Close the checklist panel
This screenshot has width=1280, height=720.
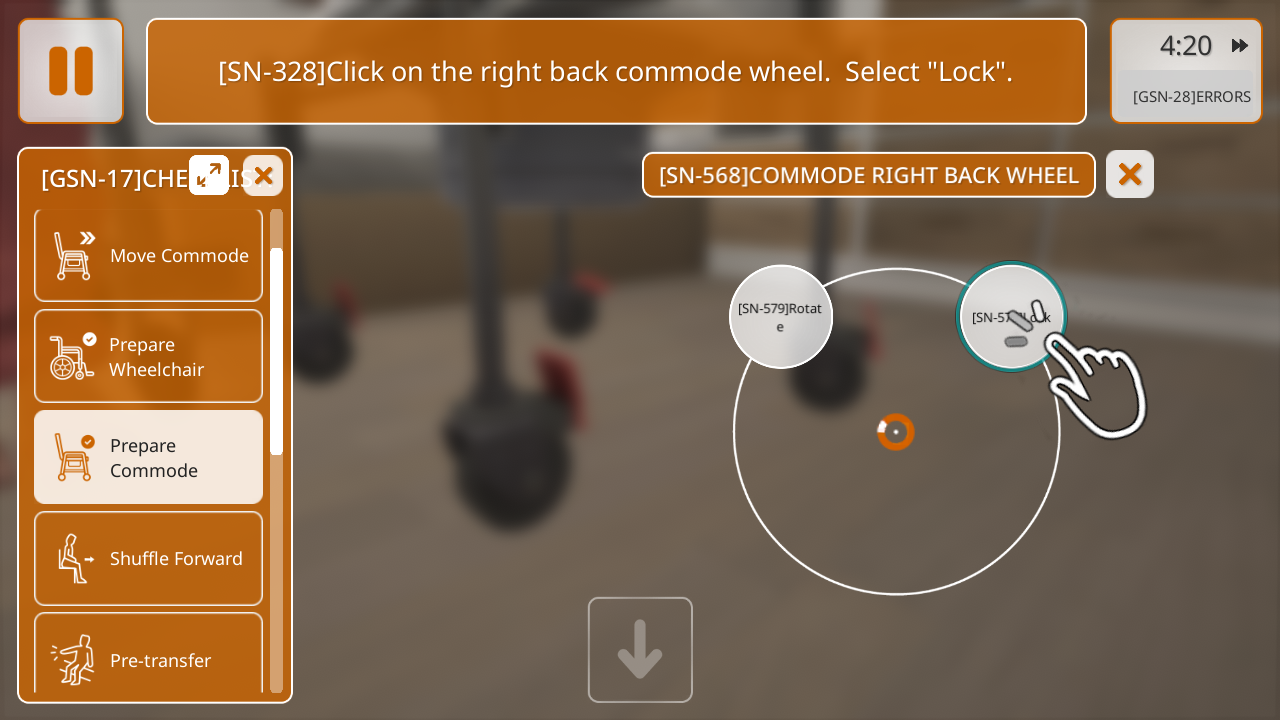click(x=263, y=176)
